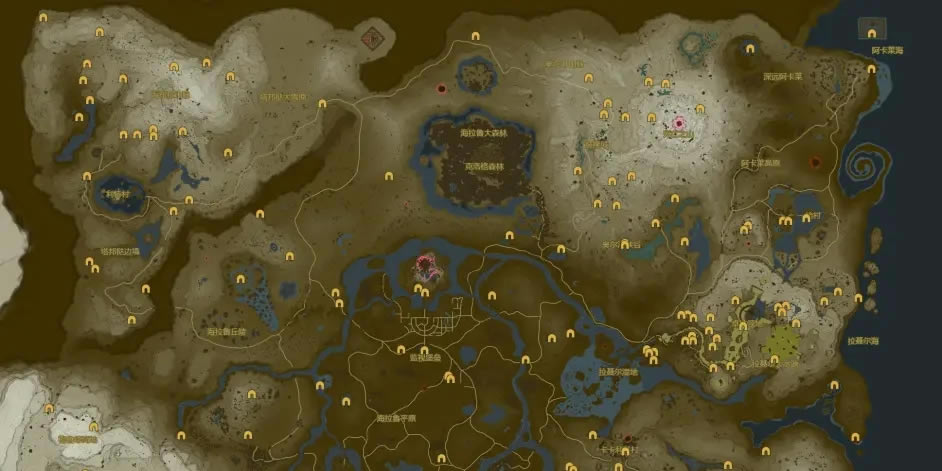Select the pink Hyrule Castle marker
The height and width of the screenshot is (471, 942).
pyautogui.click(x=426, y=266)
